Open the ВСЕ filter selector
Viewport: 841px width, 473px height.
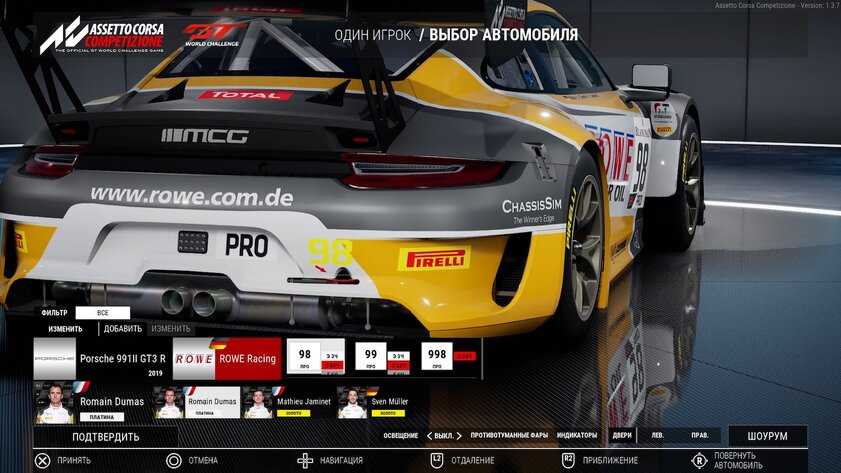(x=102, y=313)
